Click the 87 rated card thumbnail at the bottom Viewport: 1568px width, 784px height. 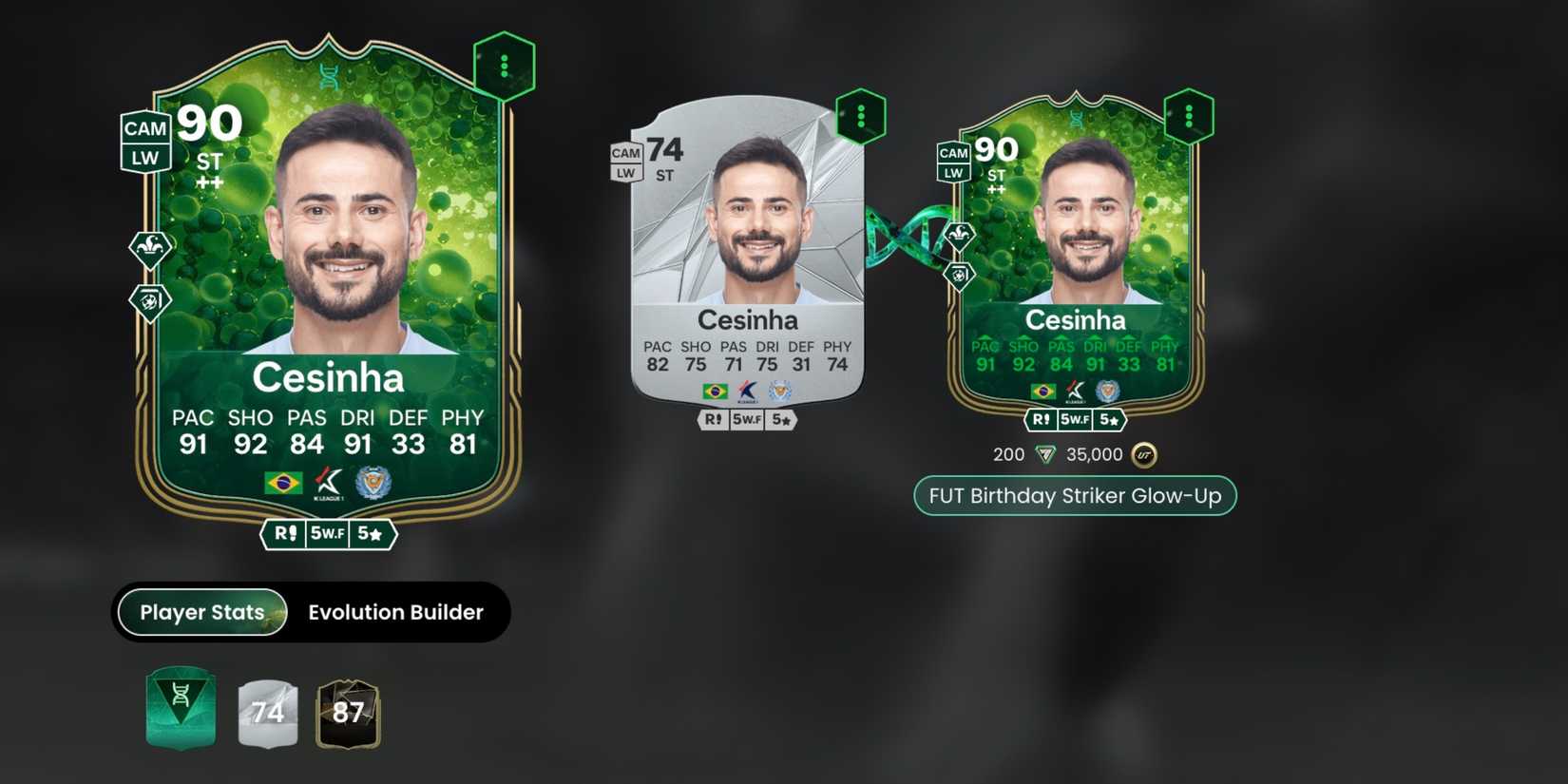coord(349,715)
